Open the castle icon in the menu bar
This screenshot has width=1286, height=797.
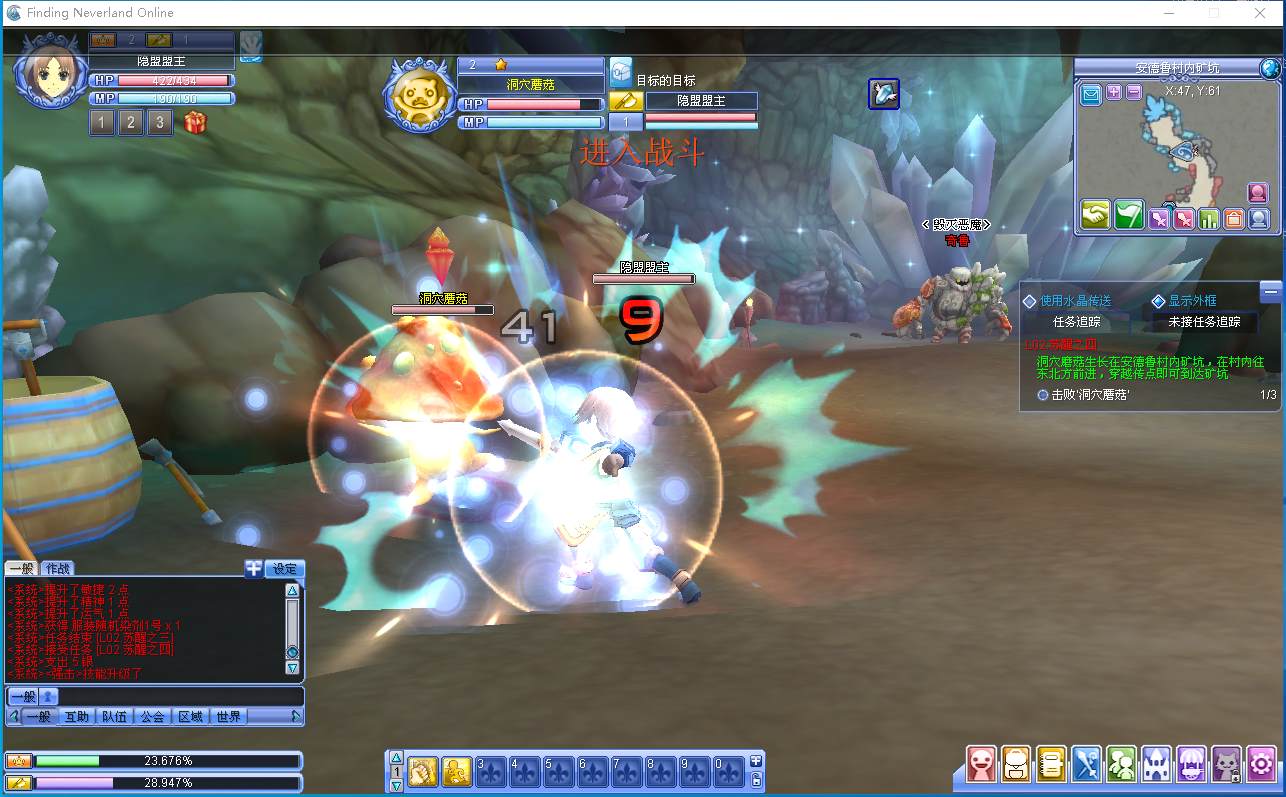coord(1156,764)
